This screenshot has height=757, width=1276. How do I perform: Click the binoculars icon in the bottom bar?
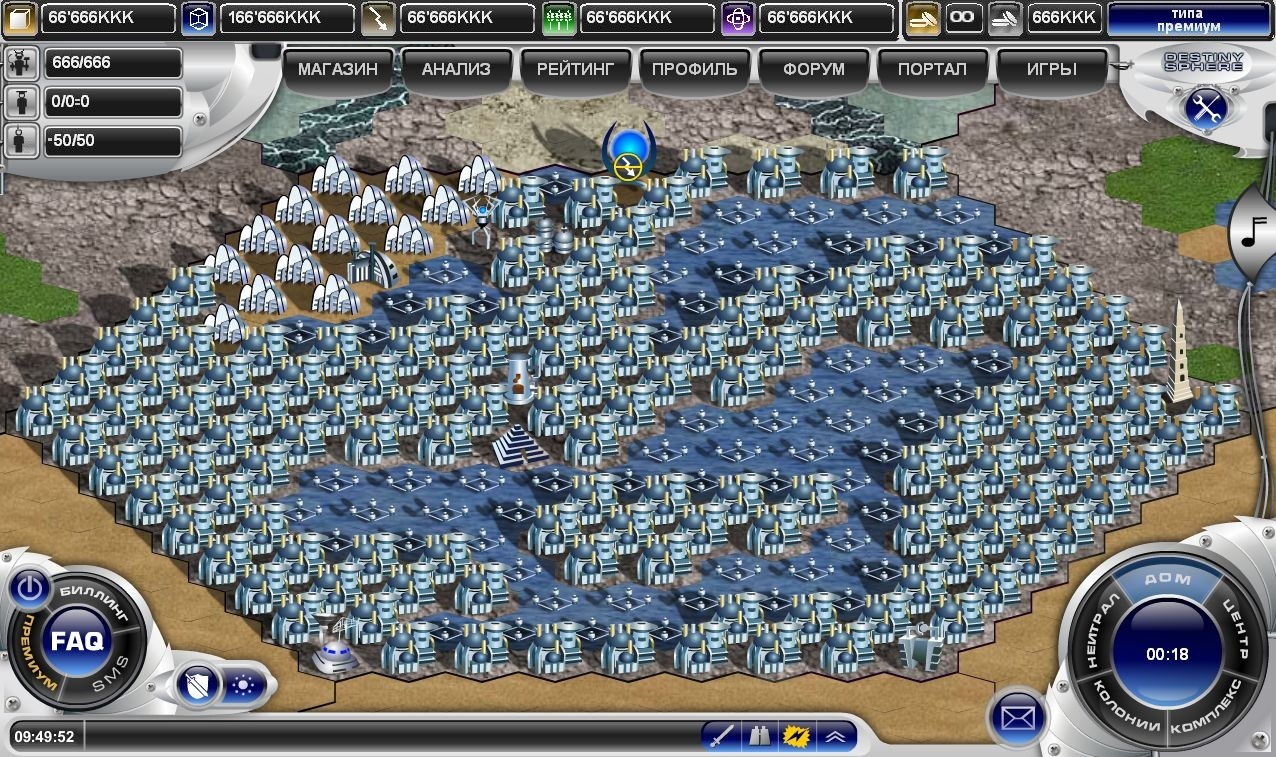pos(759,737)
